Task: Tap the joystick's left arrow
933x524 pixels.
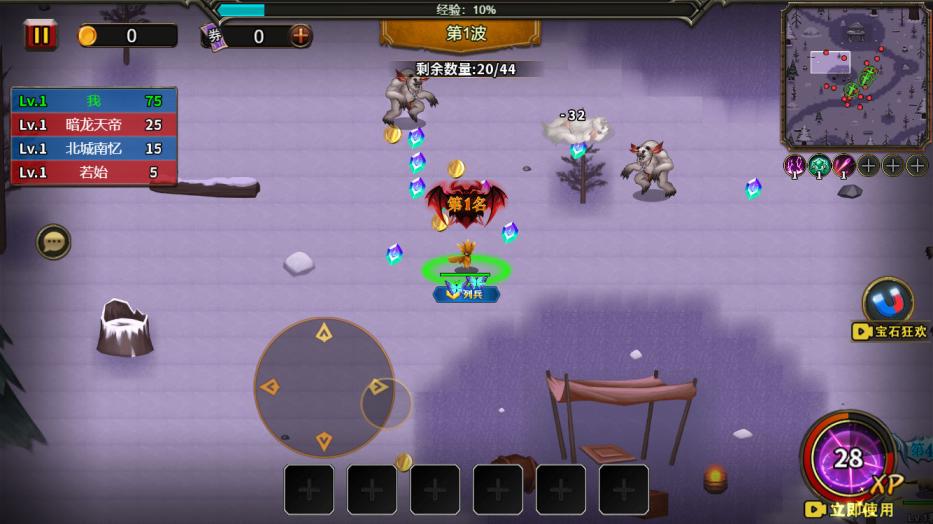Action: [270, 387]
